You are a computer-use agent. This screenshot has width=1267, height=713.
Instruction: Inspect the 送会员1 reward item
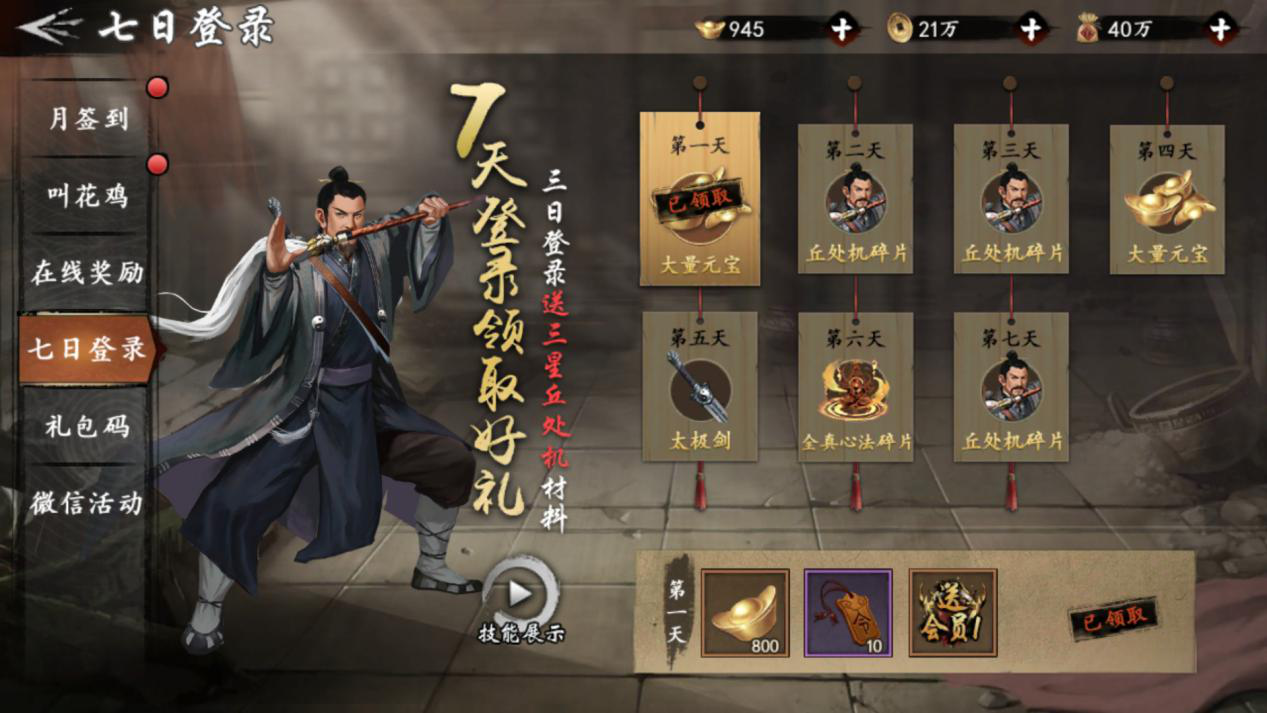tap(953, 613)
